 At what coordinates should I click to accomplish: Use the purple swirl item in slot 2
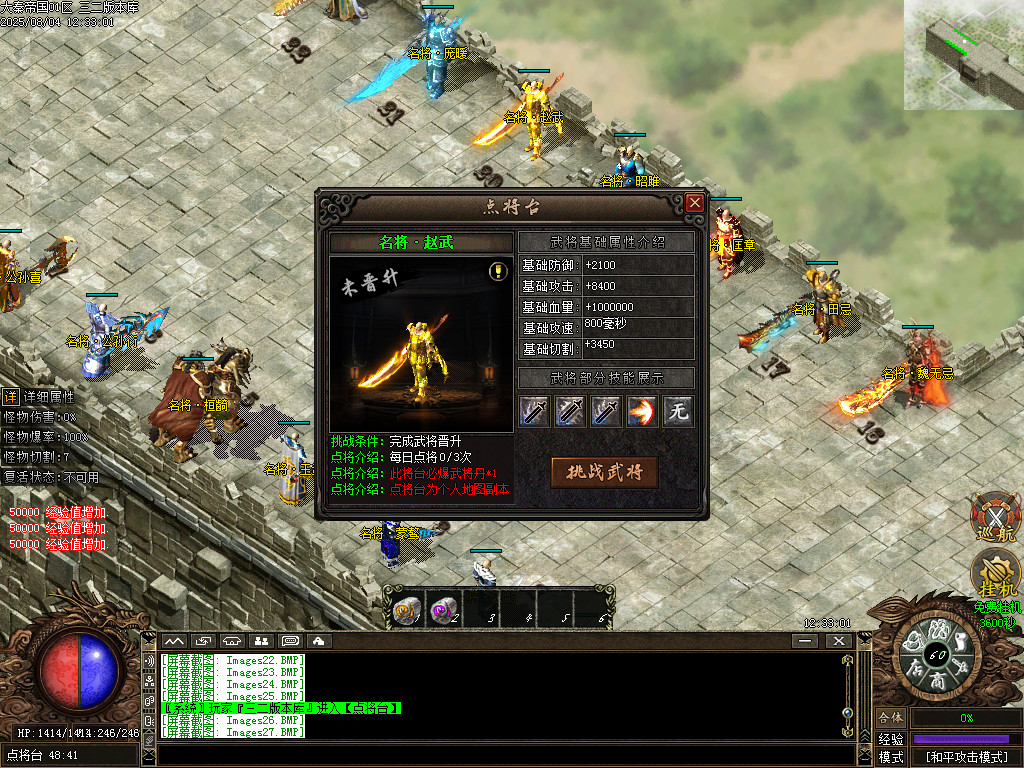point(443,609)
